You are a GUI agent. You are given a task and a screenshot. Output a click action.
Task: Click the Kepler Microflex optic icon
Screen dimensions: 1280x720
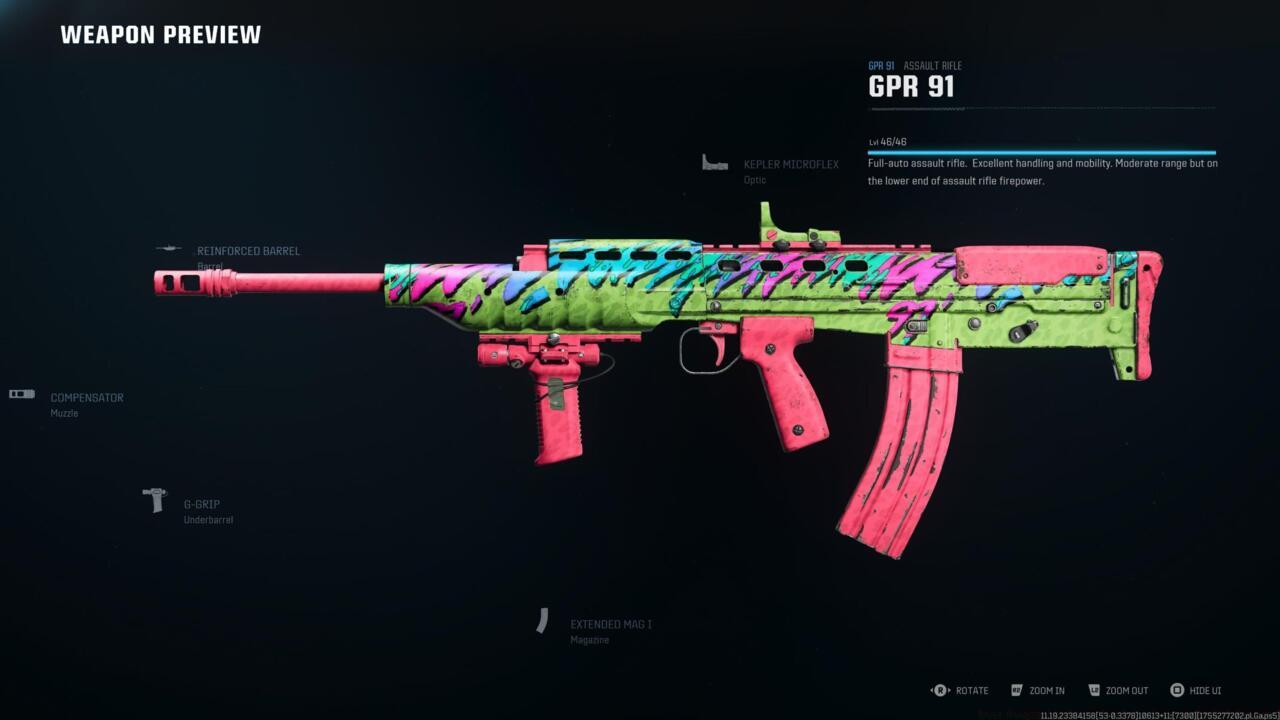[x=714, y=161]
